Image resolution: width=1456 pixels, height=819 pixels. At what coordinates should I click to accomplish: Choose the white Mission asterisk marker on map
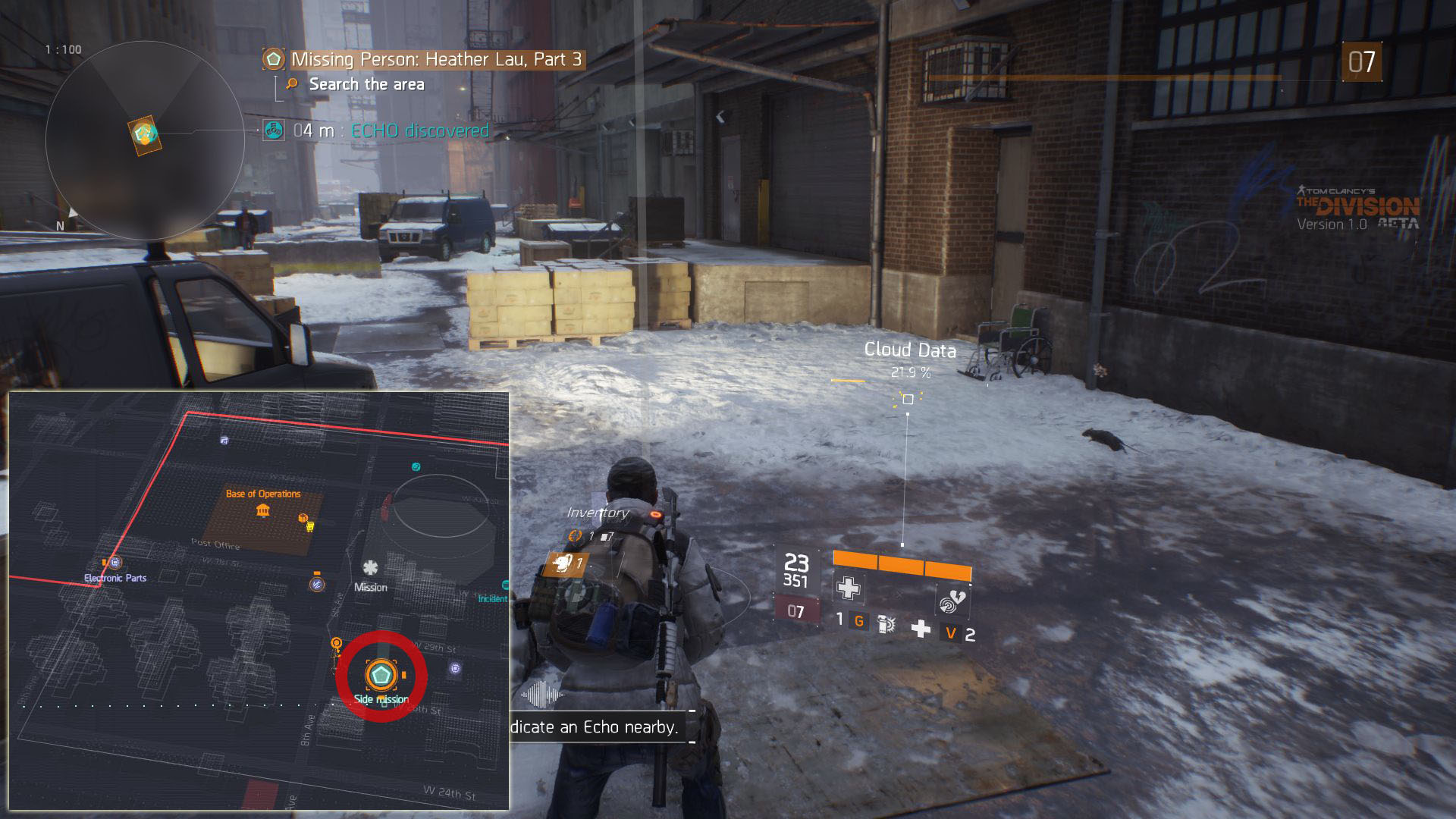click(370, 568)
